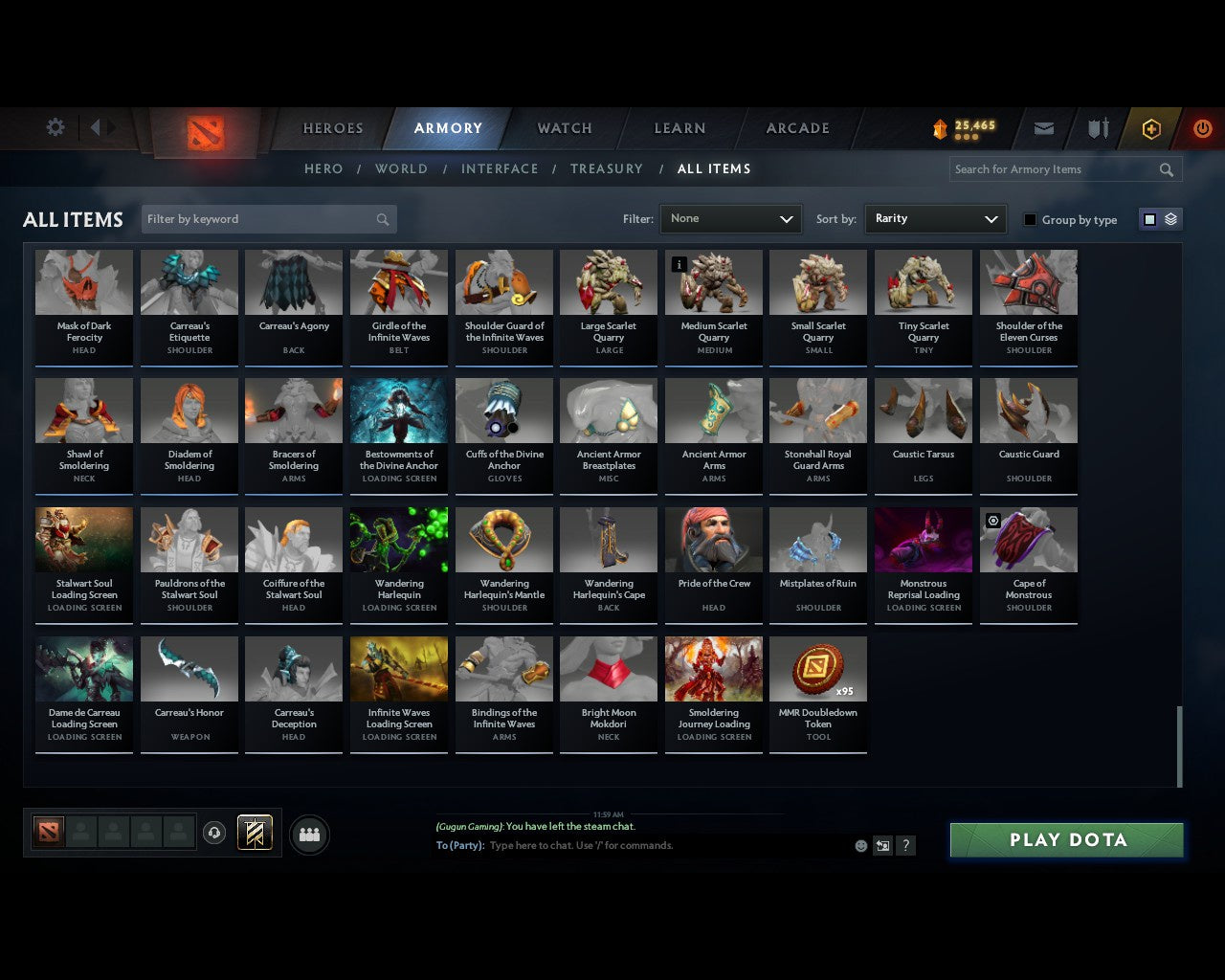Enable the Group by type checkbox
This screenshot has height=980, width=1225.
point(1030,219)
